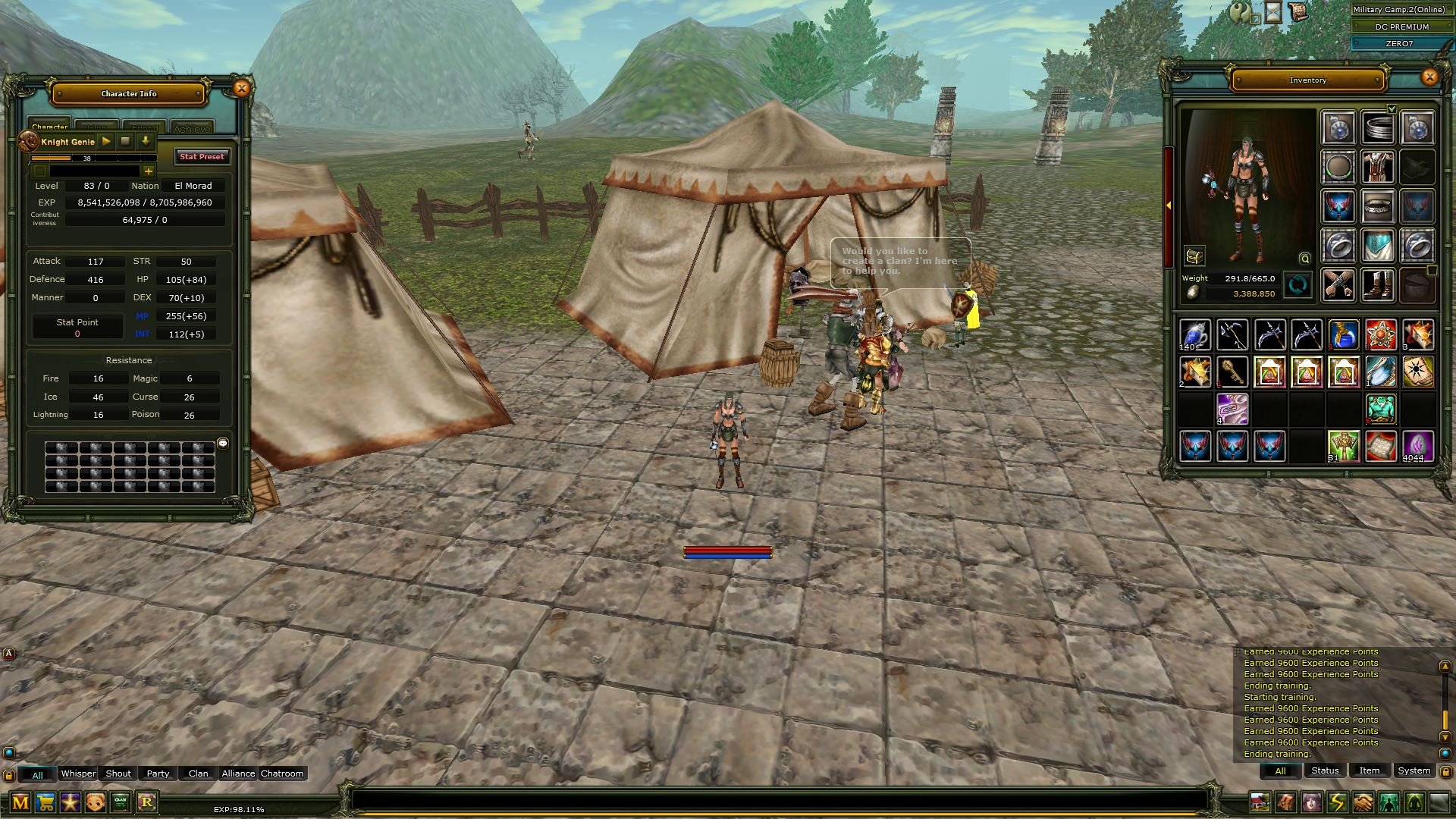Uncheck the checkmark on the equipped ring slot
This screenshot has width=1456, height=819.
pos(1392,108)
